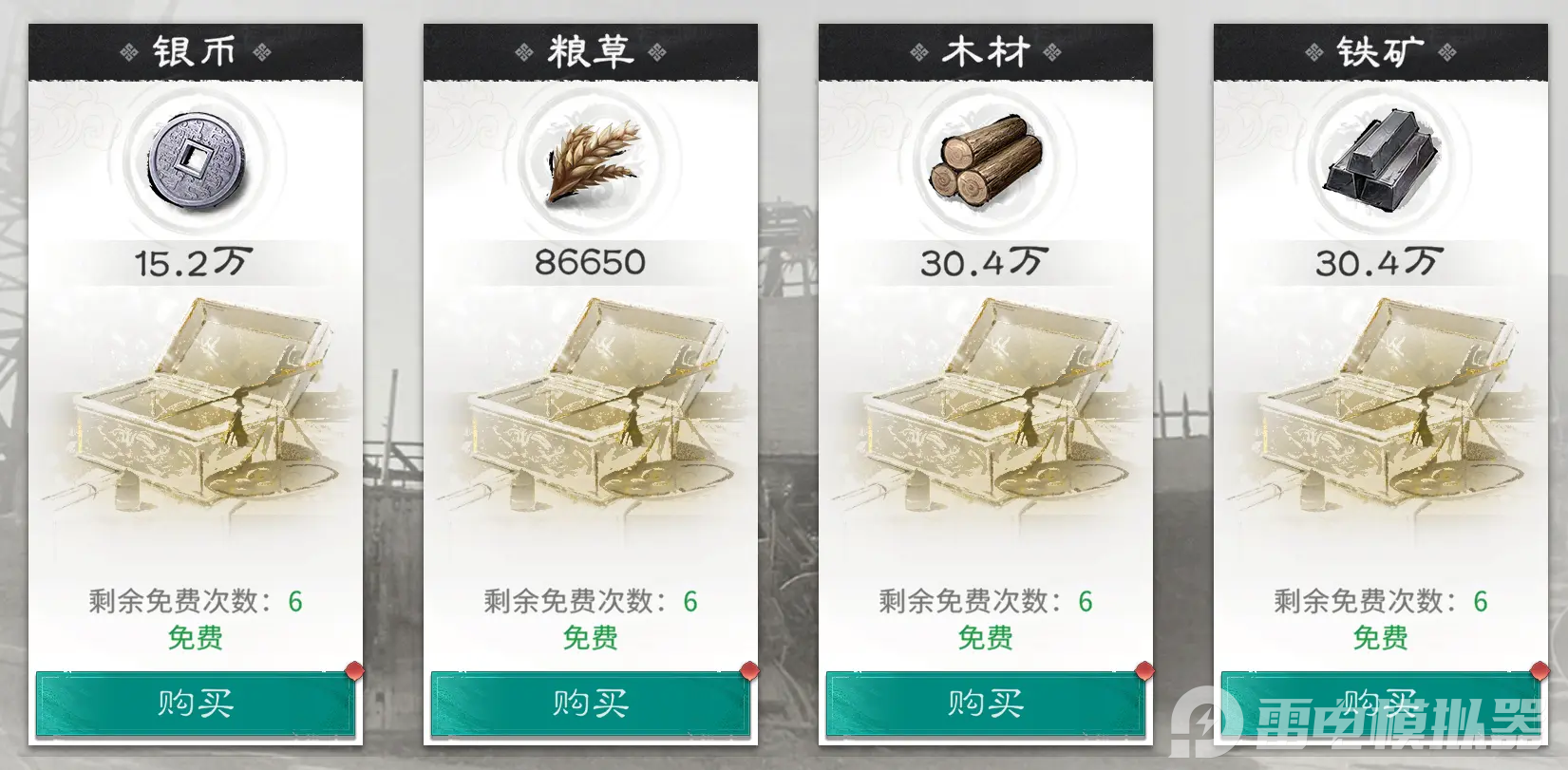Select the wheat grain icon on 粮草 card

pos(589,163)
